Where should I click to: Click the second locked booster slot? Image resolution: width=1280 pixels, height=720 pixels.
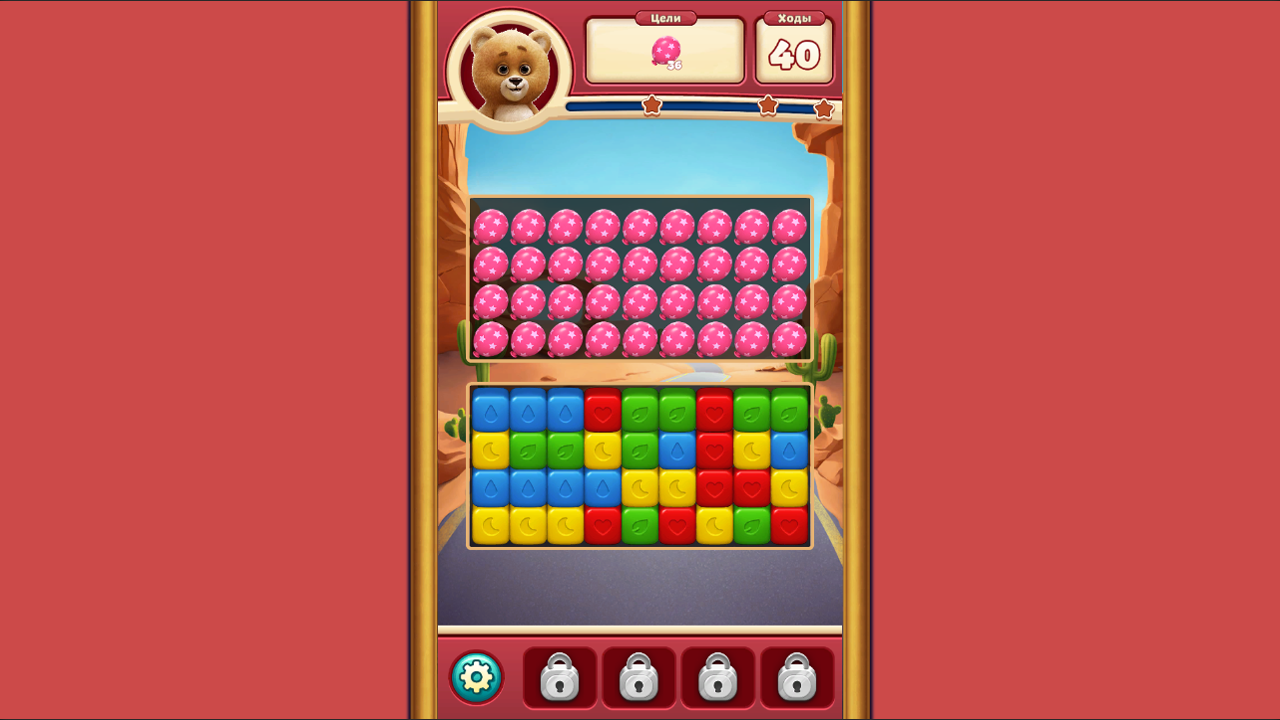pyautogui.click(x=639, y=677)
